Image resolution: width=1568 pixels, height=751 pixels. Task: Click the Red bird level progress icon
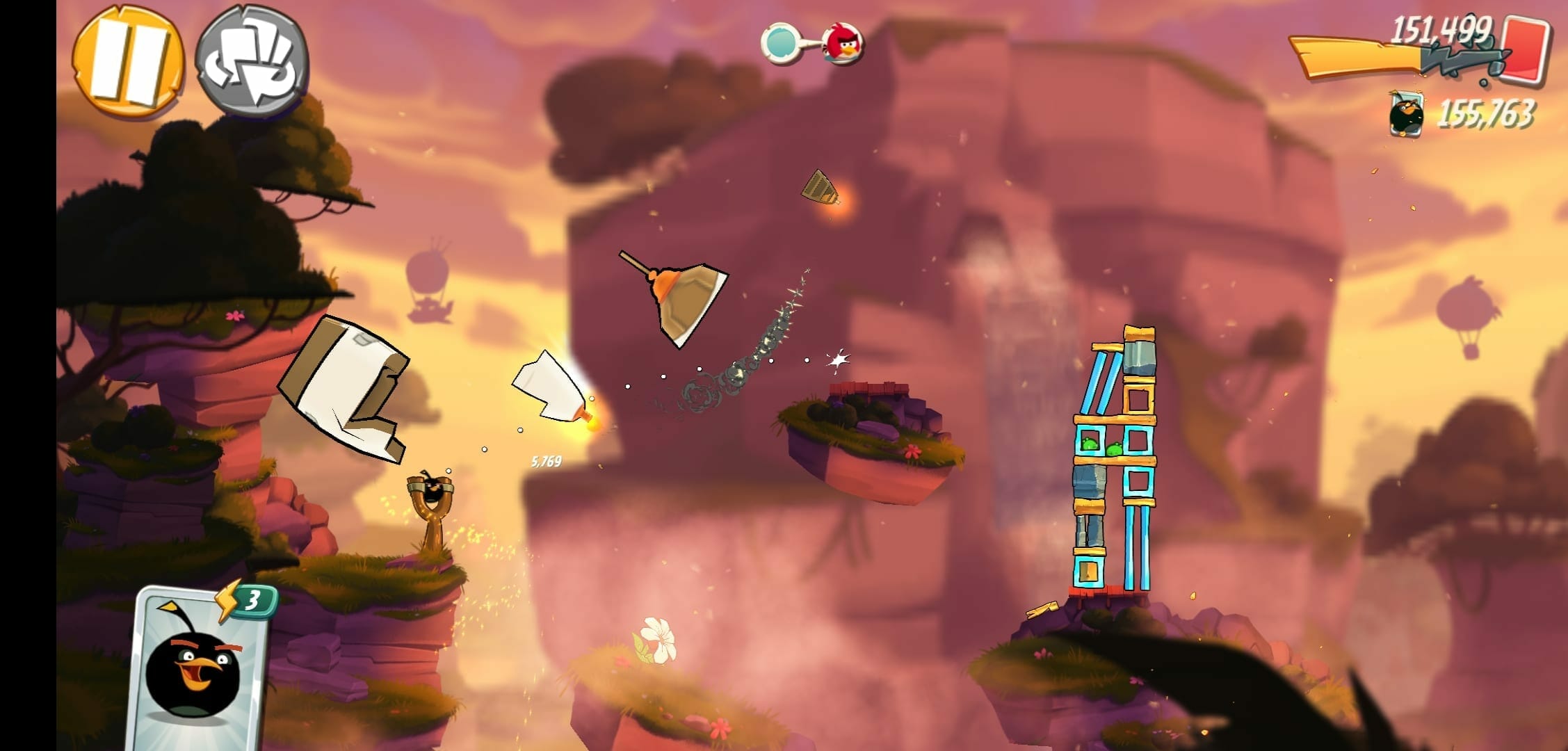[843, 45]
